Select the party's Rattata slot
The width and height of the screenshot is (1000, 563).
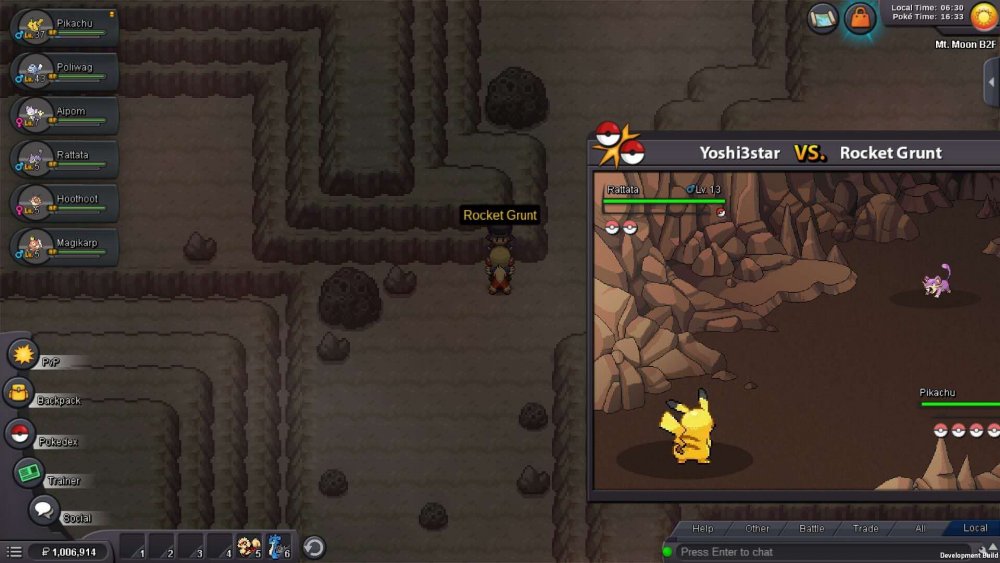point(64,160)
